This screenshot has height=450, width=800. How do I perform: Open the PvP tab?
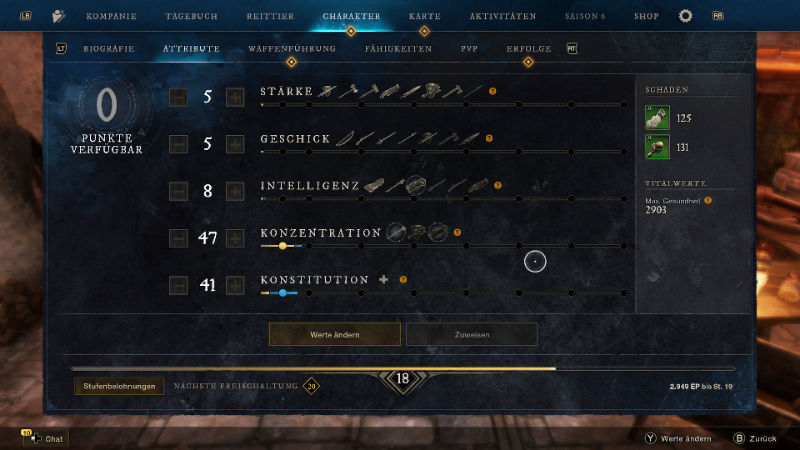click(469, 48)
